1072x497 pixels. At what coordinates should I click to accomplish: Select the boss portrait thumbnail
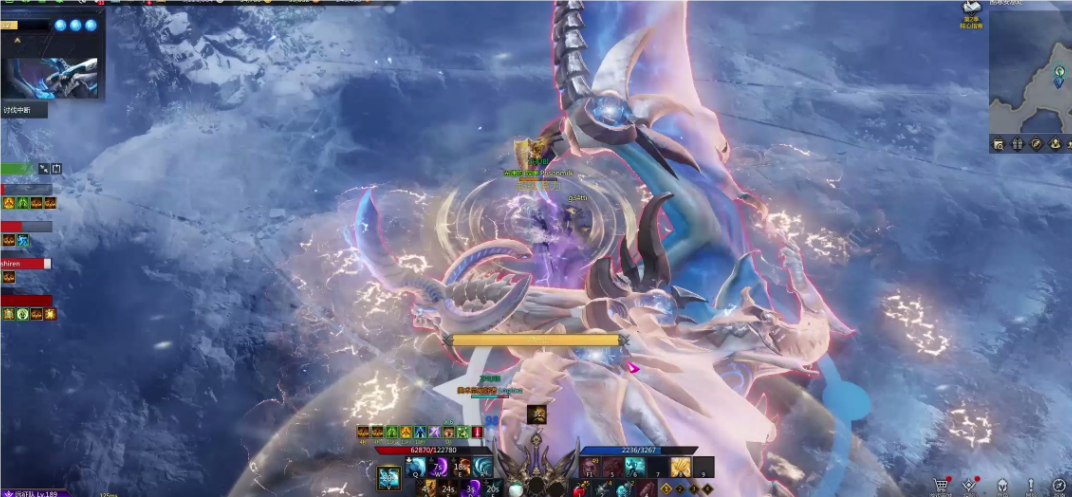(x=52, y=76)
